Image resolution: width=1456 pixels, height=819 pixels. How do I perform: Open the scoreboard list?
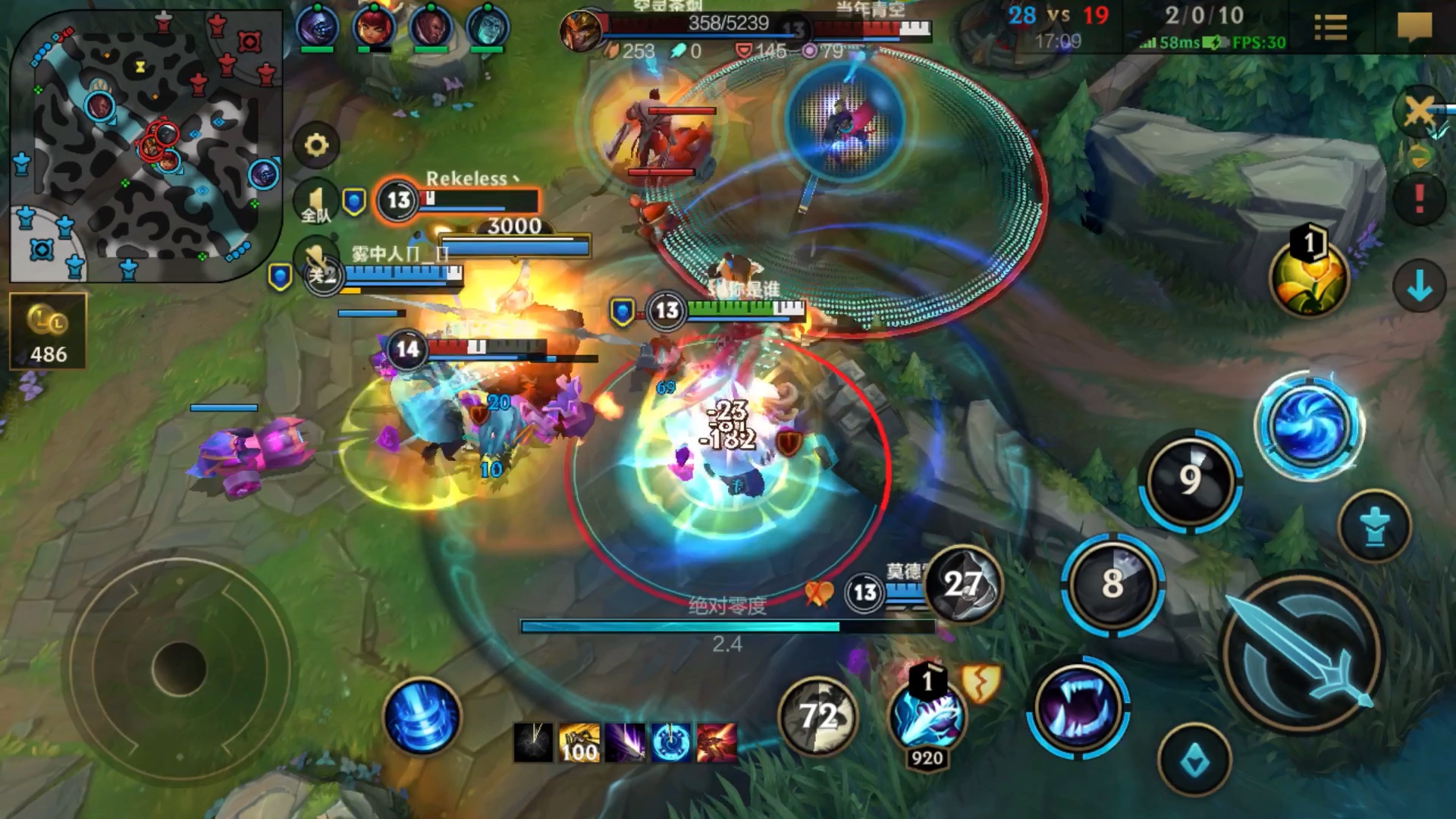(x=1330, y=28)
